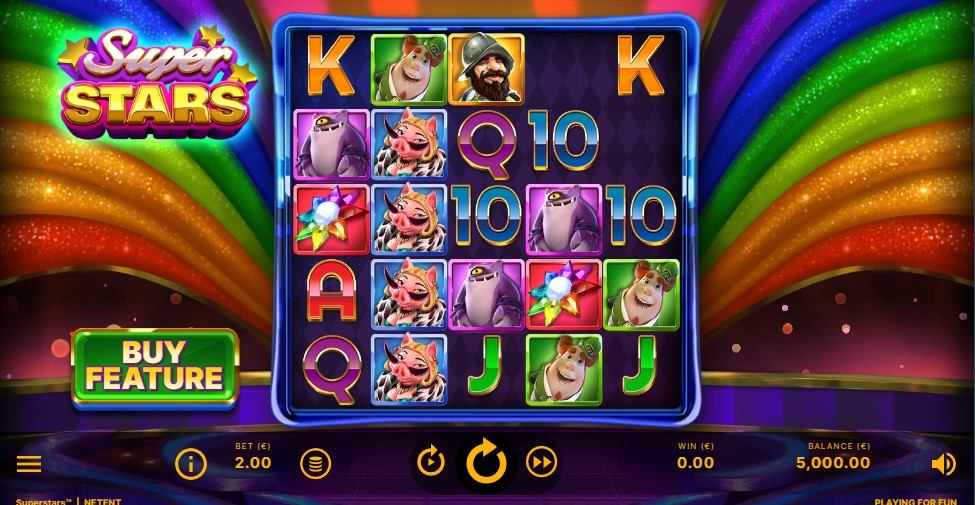The width and height of the screenshot is (975, 505).
Task: Show the game info paytable
Action: [190, 463]
